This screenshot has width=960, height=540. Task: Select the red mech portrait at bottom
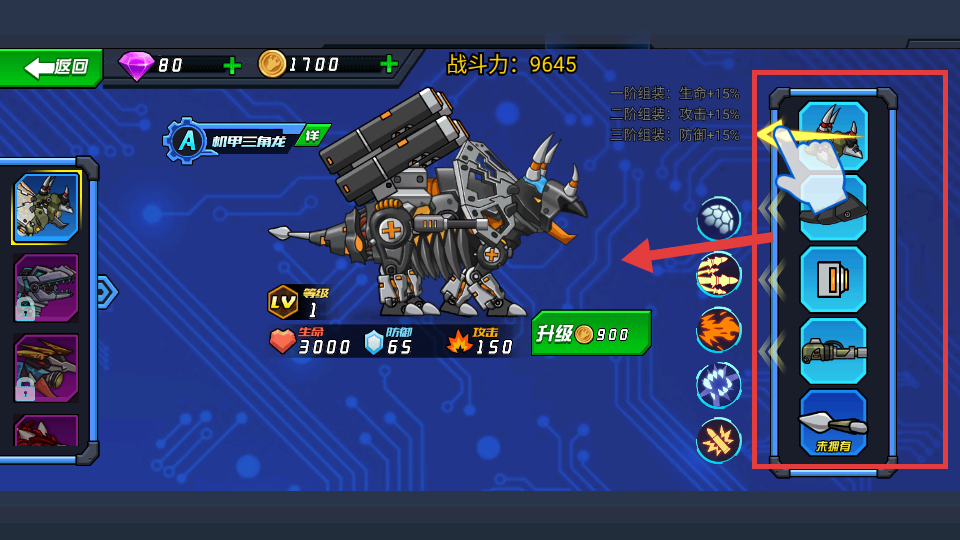(46, 431)
